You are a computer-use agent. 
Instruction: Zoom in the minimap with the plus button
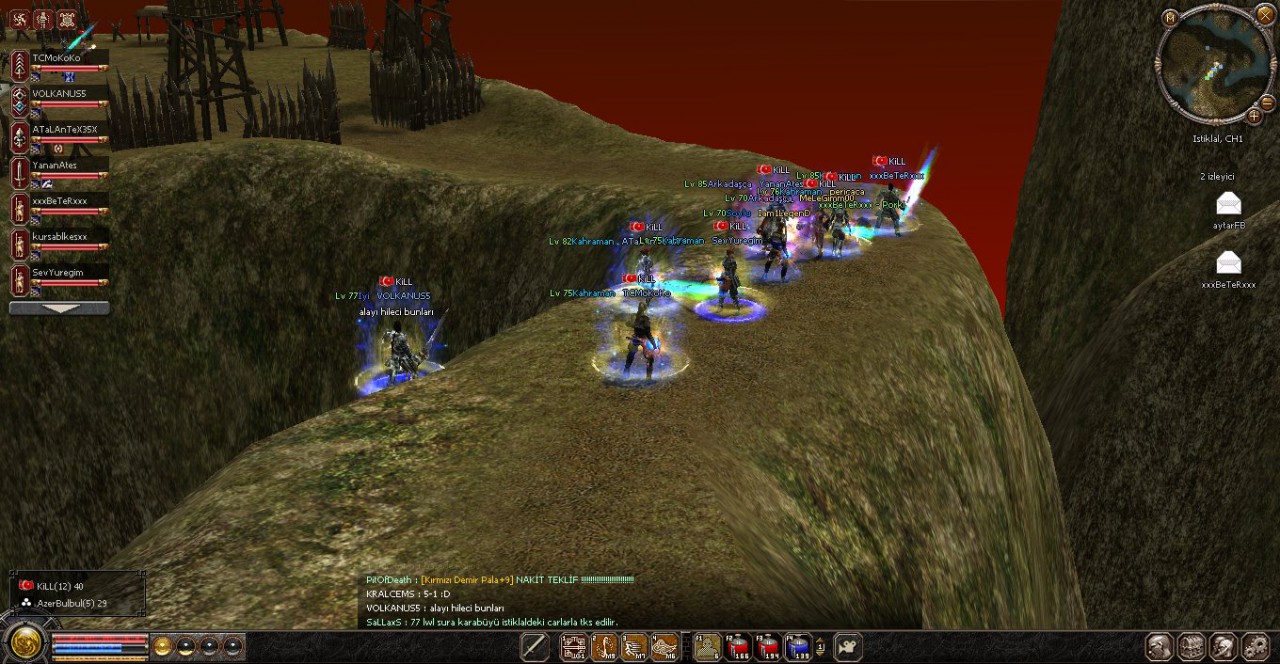click(x=1253, y=115)
